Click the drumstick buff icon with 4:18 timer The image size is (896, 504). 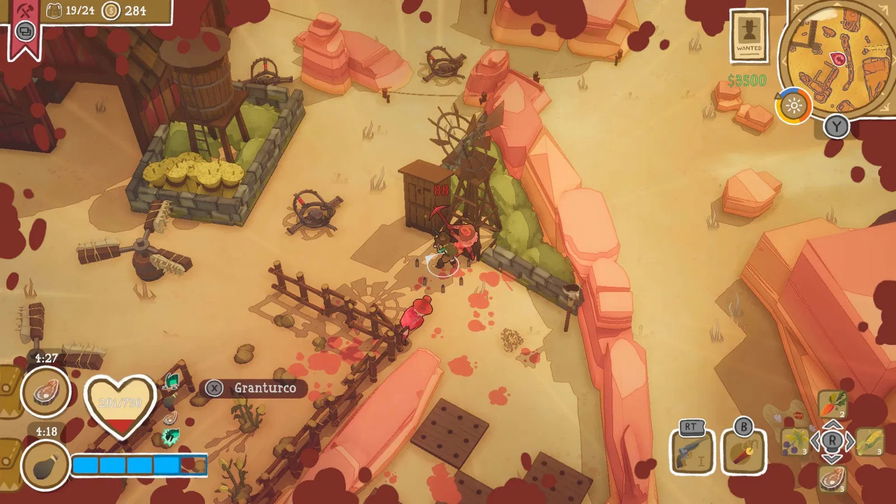tap(45, 466)
